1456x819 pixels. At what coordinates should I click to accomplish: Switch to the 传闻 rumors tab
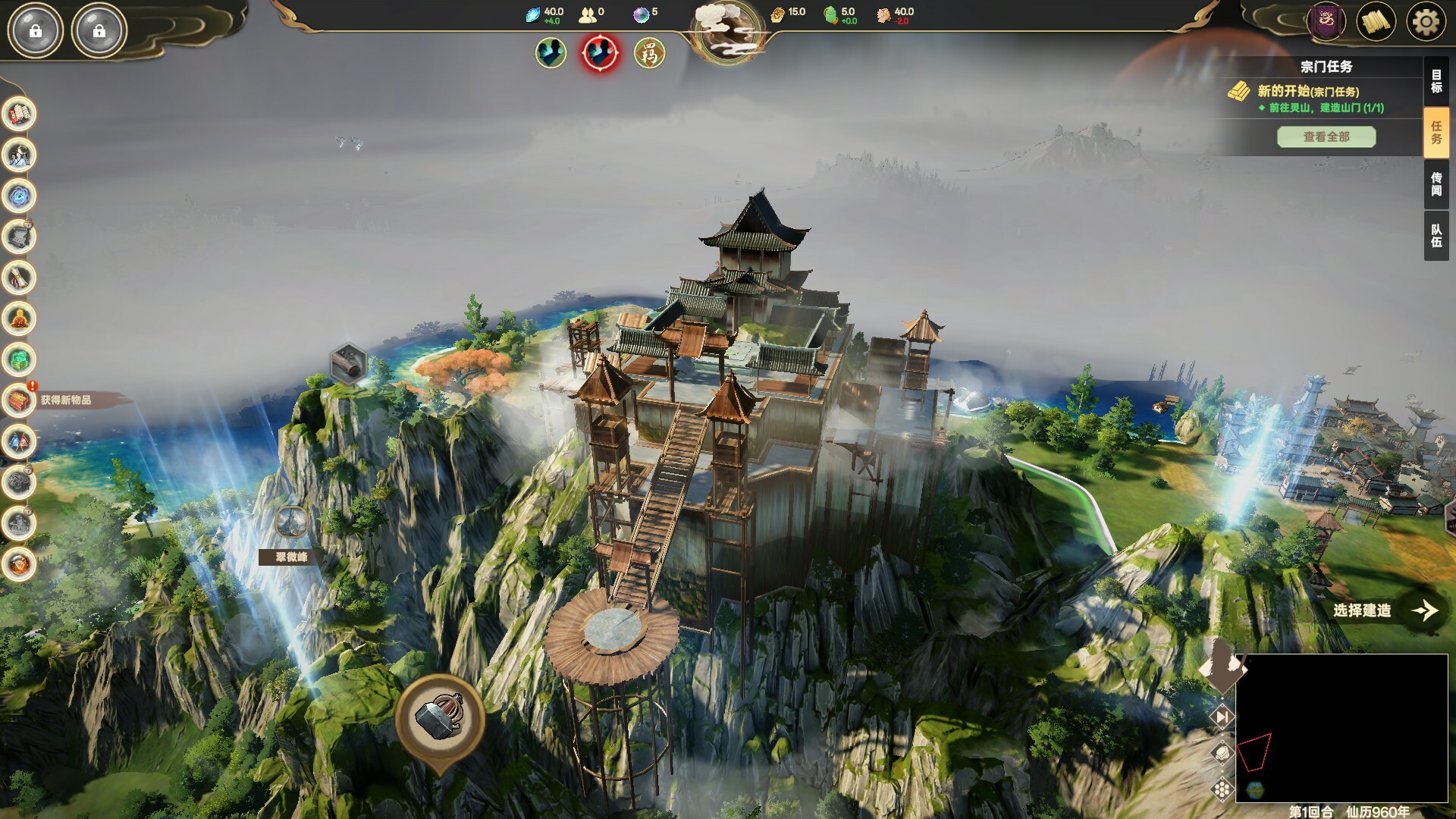(x=1436, y=184)
